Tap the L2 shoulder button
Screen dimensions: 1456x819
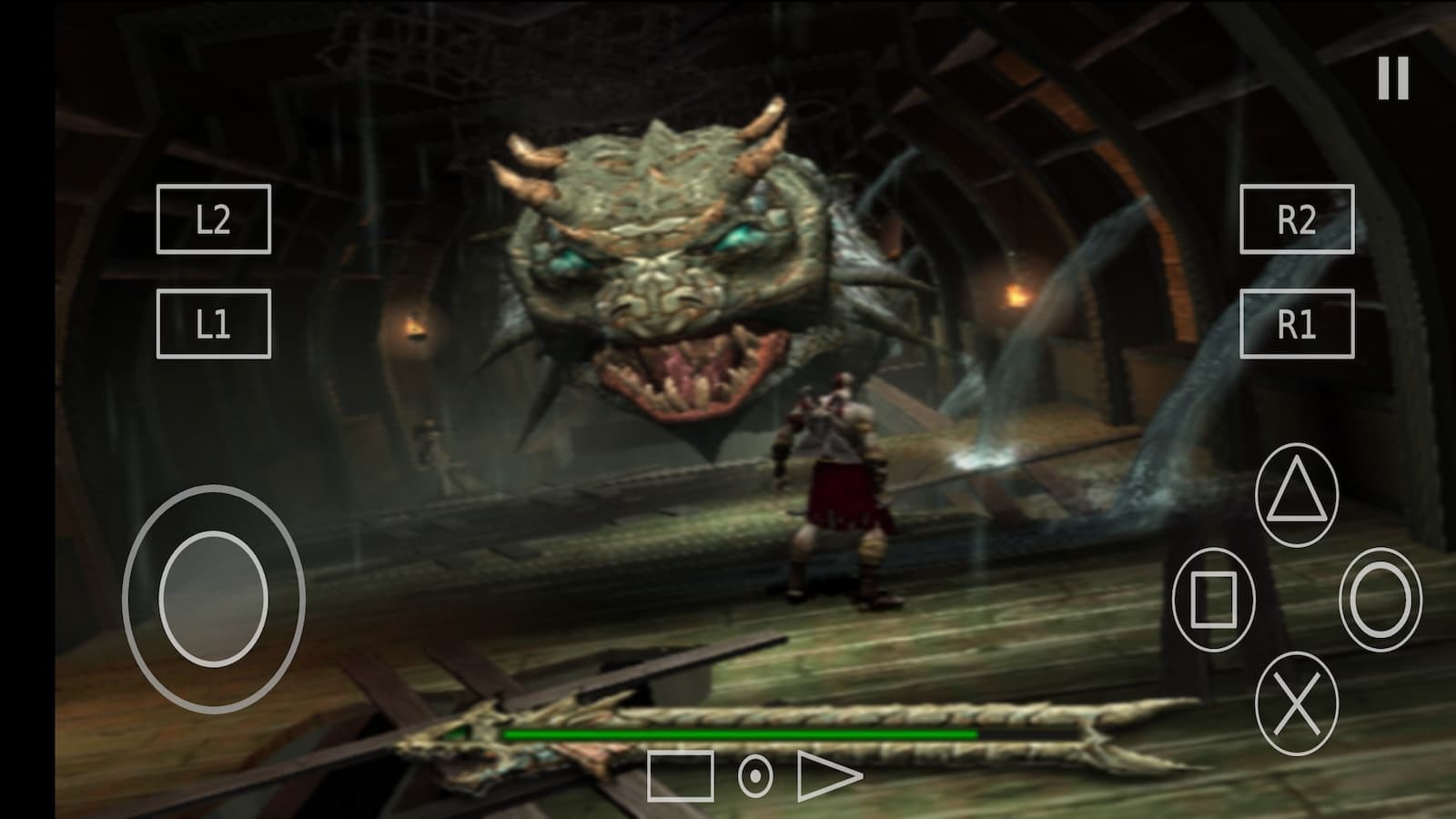click(214, 219)
